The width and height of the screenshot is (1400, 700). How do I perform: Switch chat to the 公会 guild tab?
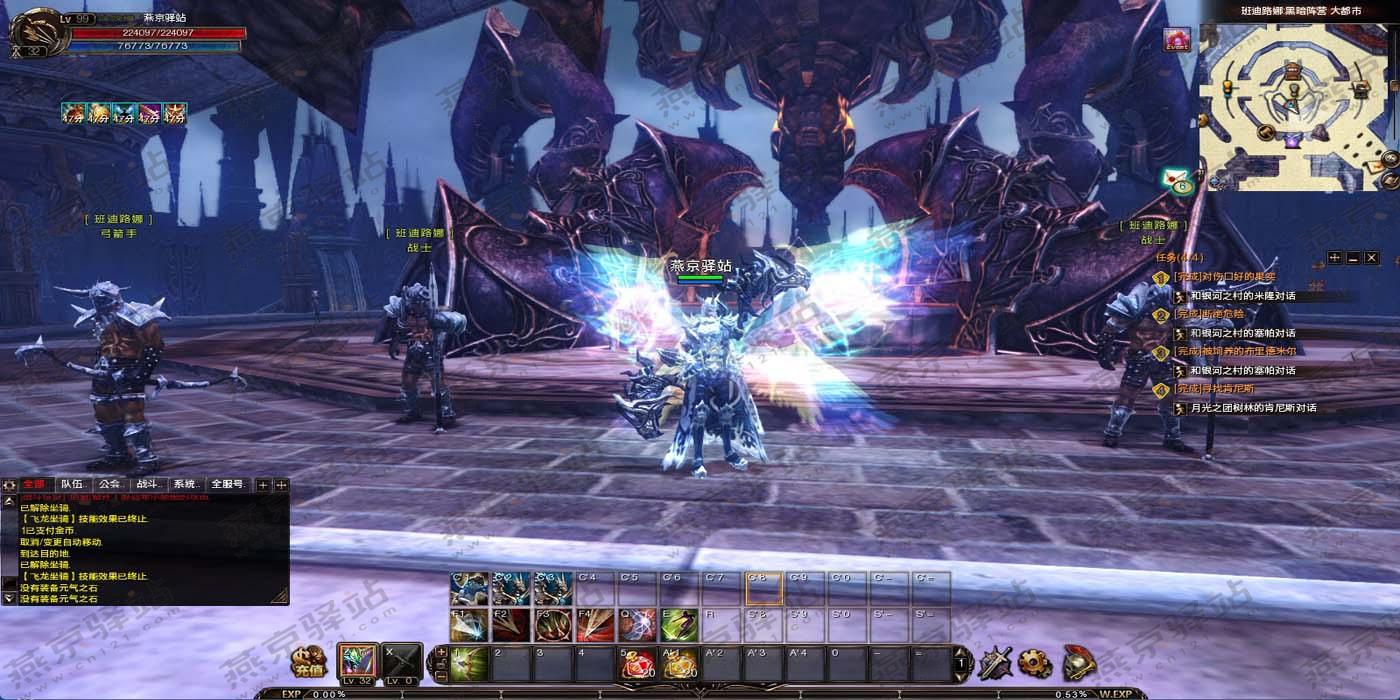pyautogui.click(x=110, y=485)
